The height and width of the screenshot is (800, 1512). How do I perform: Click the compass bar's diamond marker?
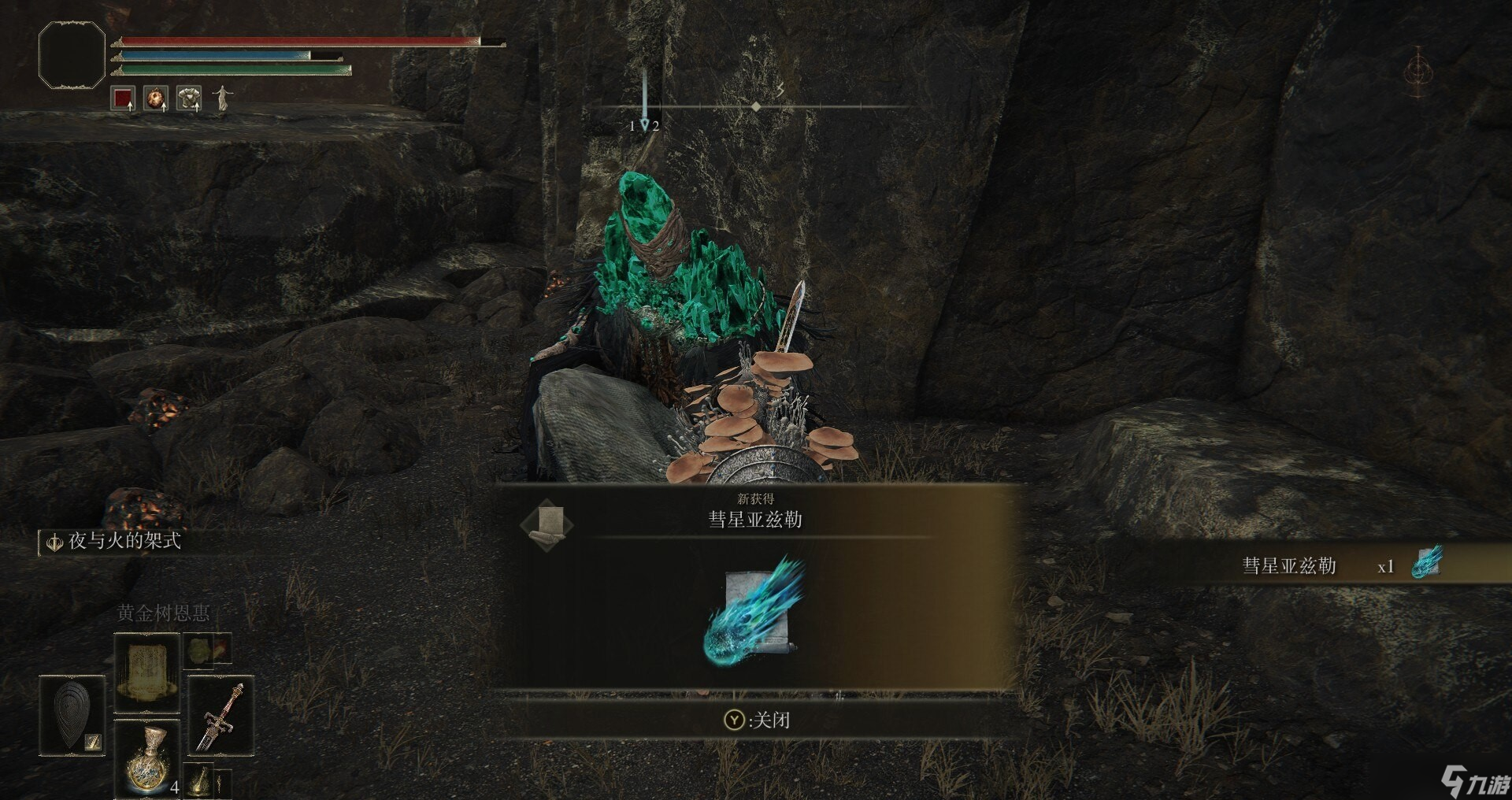[x=755, y=106]
